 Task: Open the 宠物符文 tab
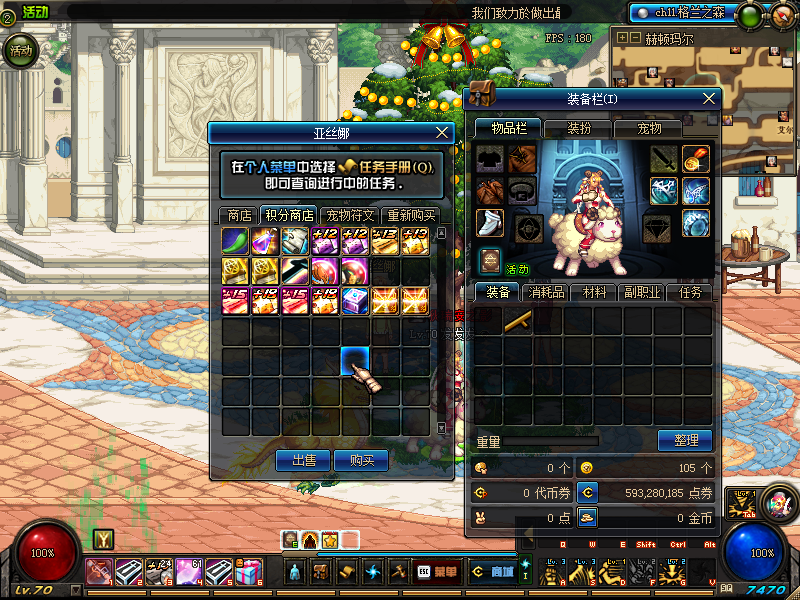tap(350, 215)
